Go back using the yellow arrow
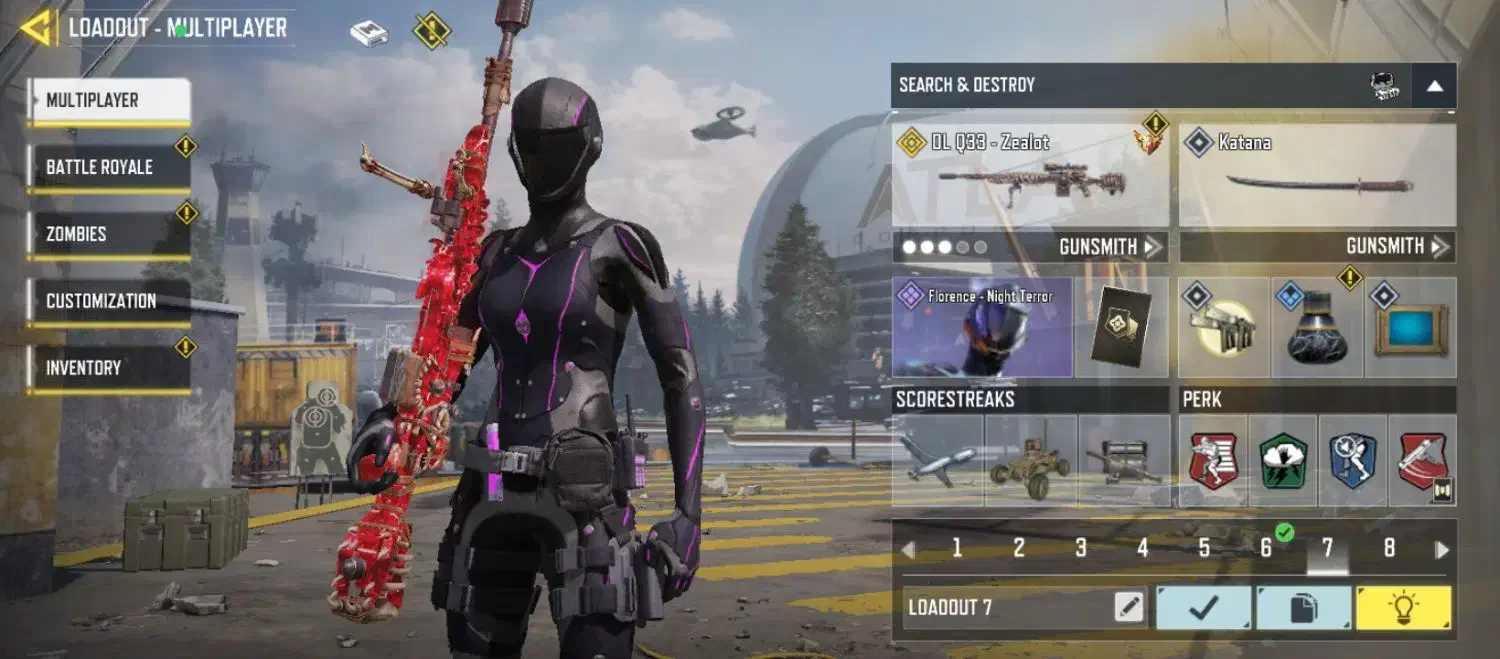 [x=36, y=28]
